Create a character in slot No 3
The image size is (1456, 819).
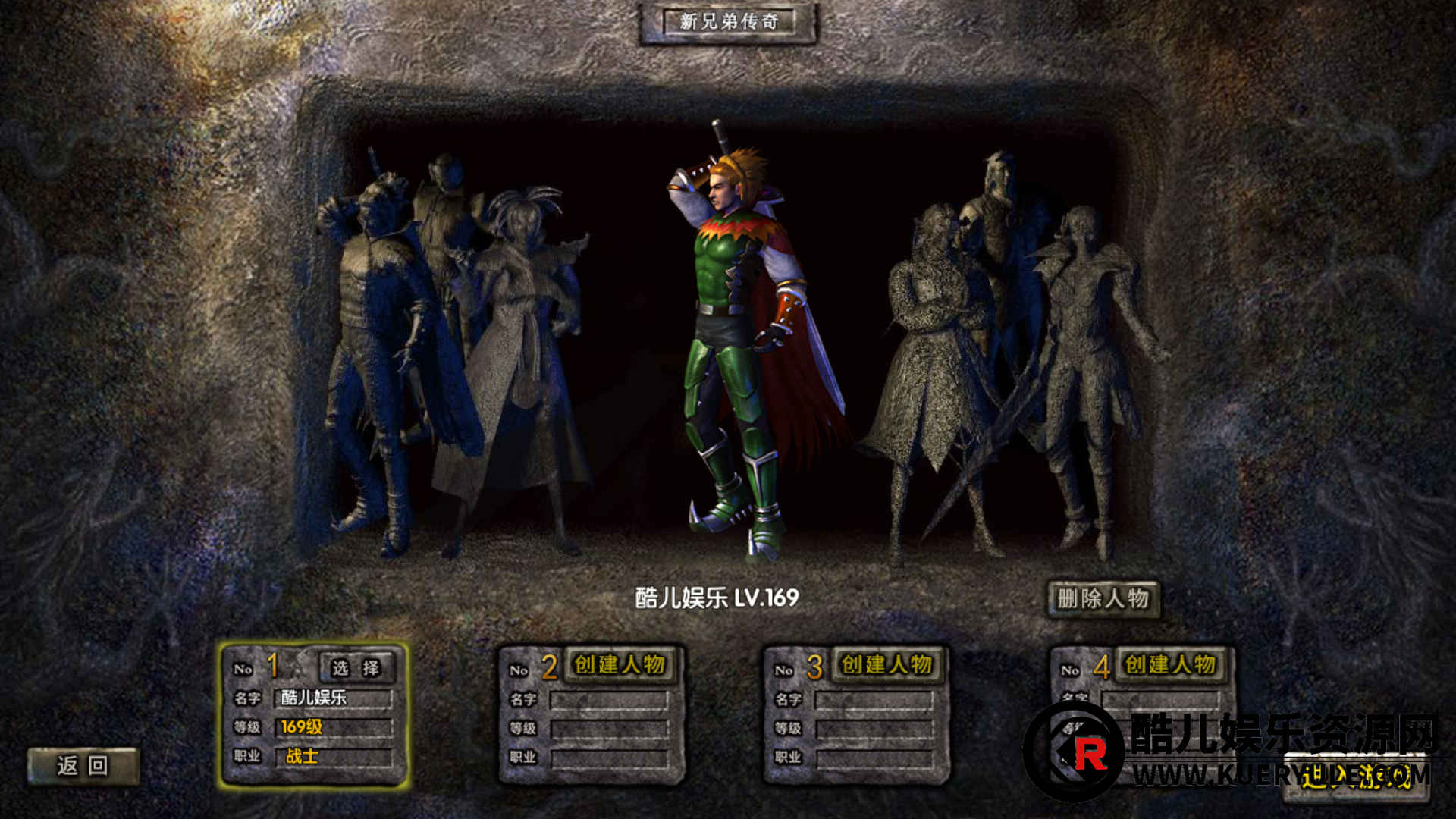[886, 665]
